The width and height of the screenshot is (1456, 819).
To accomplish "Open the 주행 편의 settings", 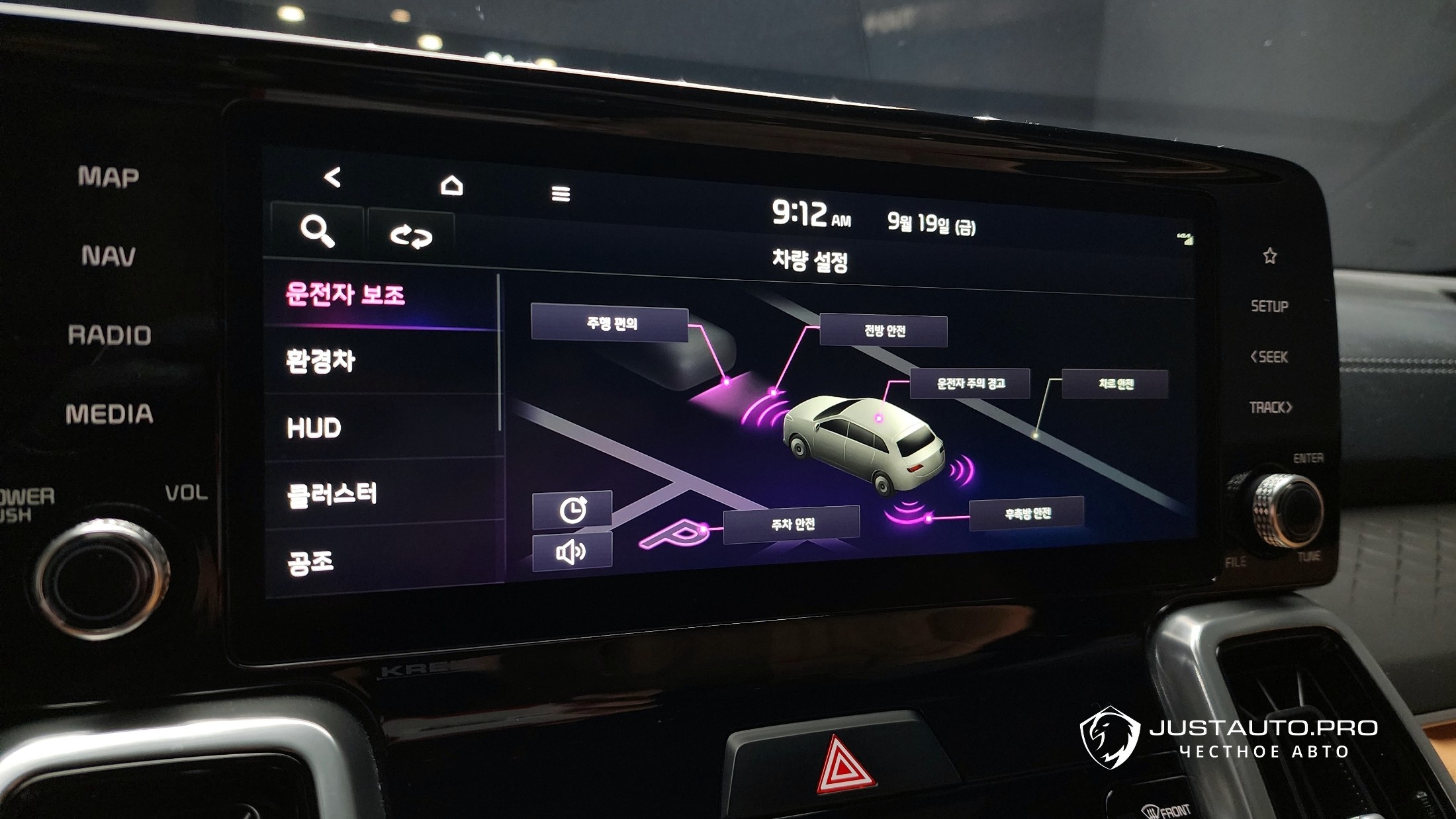I will (x=610, y=323).
